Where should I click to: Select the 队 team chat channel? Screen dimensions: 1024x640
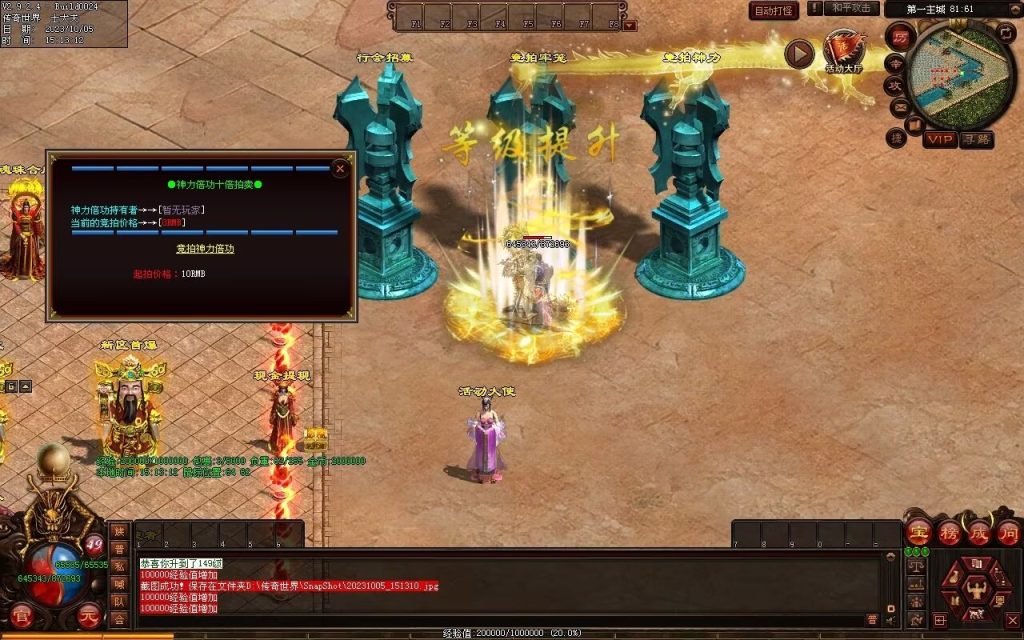point(118,601)
